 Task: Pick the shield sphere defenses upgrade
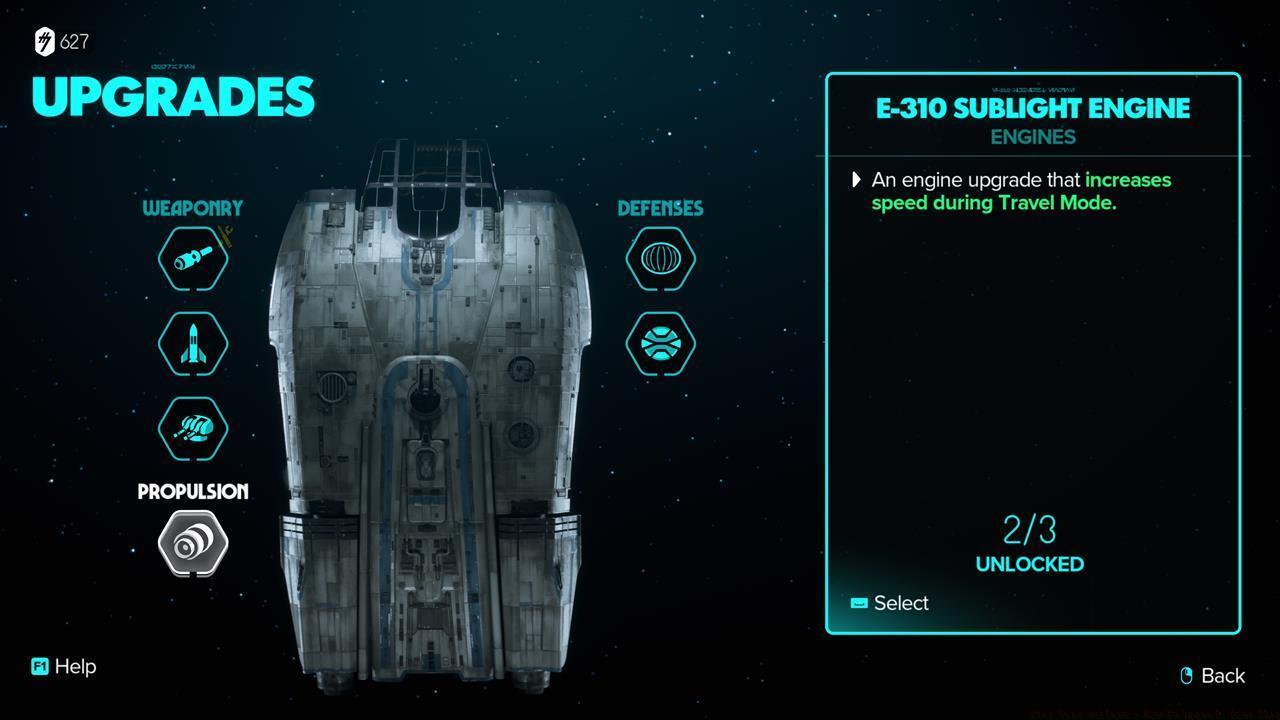[661, 259]
